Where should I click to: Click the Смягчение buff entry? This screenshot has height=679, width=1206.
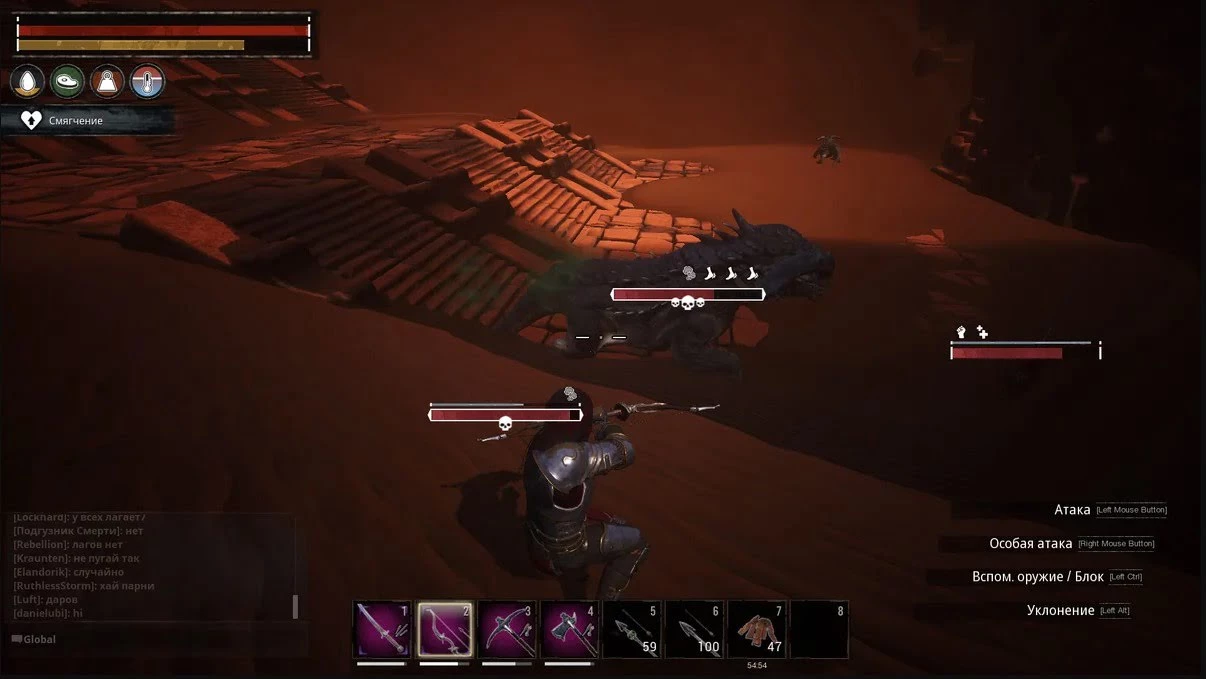(76, 120)
